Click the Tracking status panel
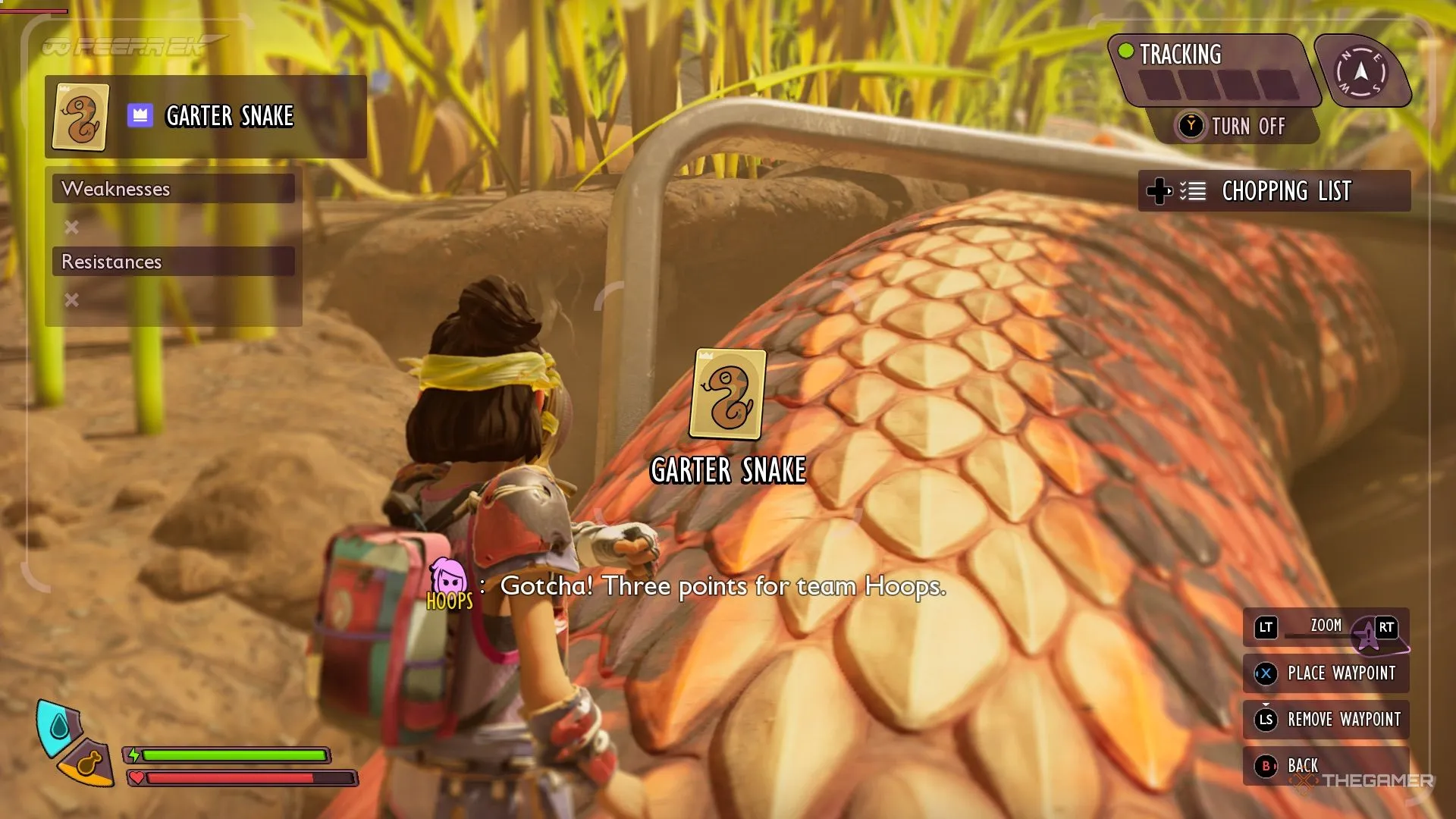 tap(1213, 70)
